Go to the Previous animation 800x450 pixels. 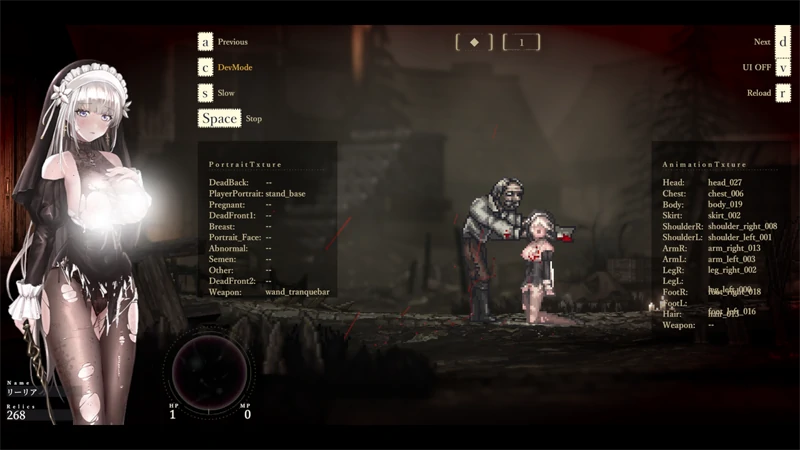coord(205,42)
